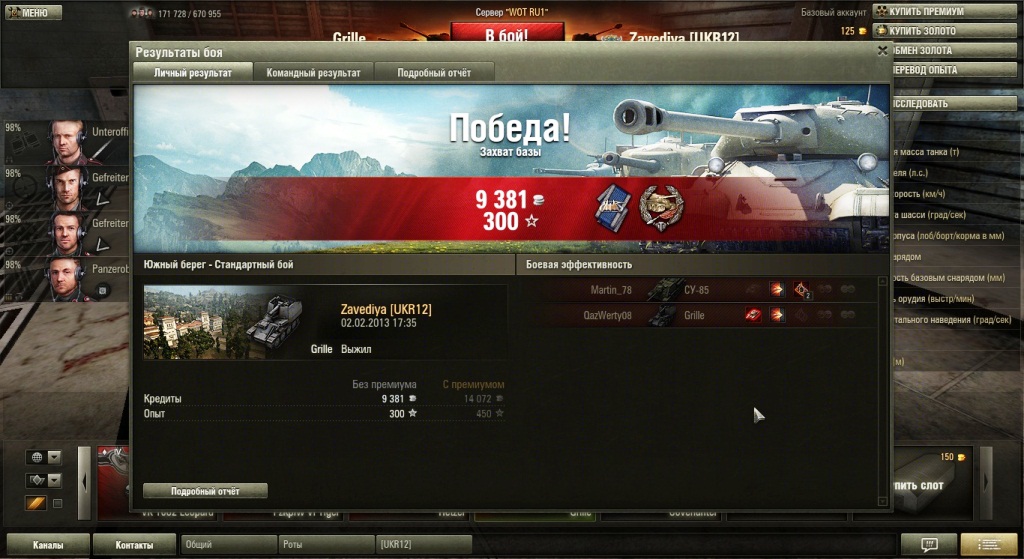
Task: Switch to the Роты chat tab
Action: 325,545
